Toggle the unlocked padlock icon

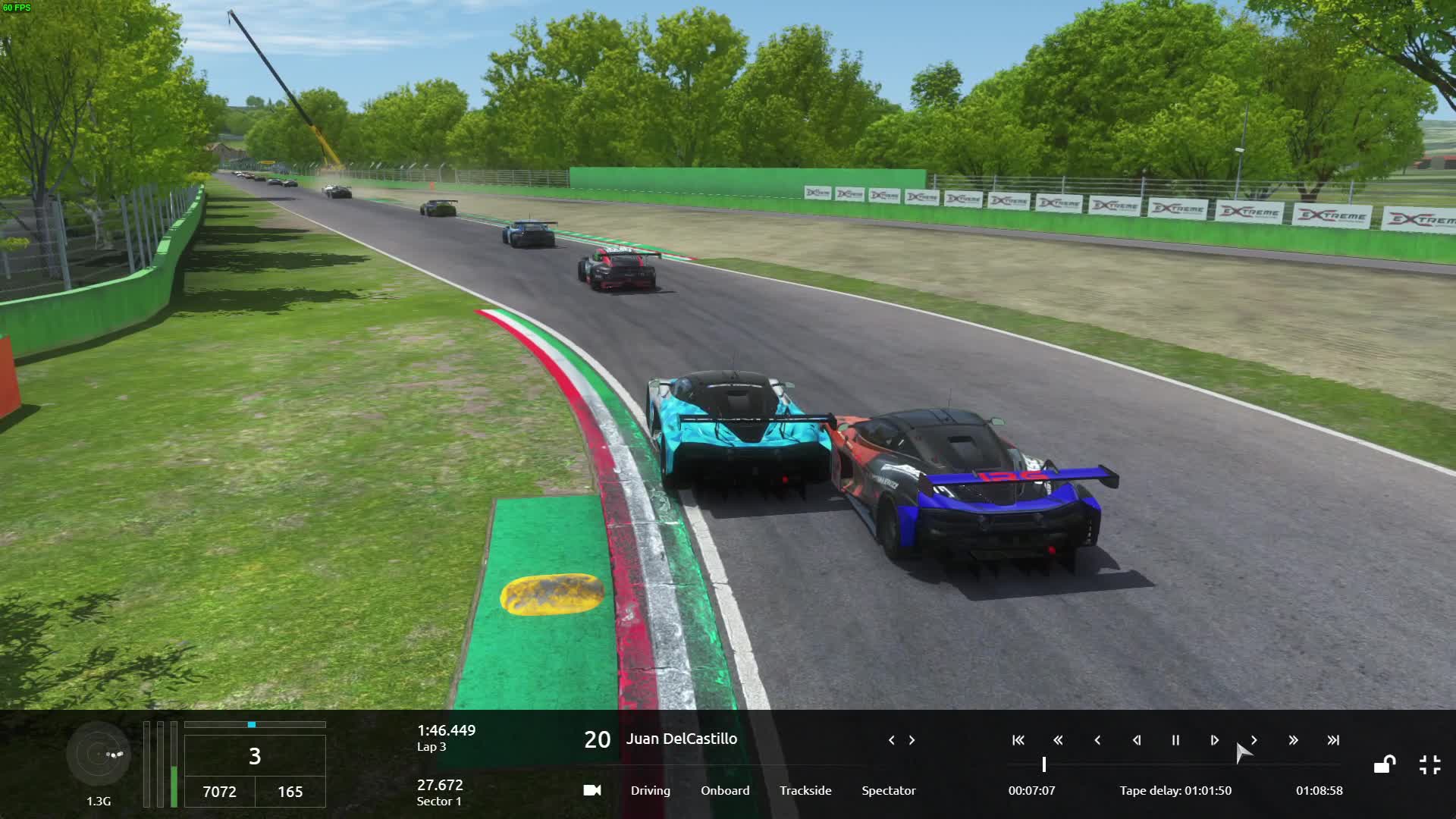click(x=1385, y=764)
